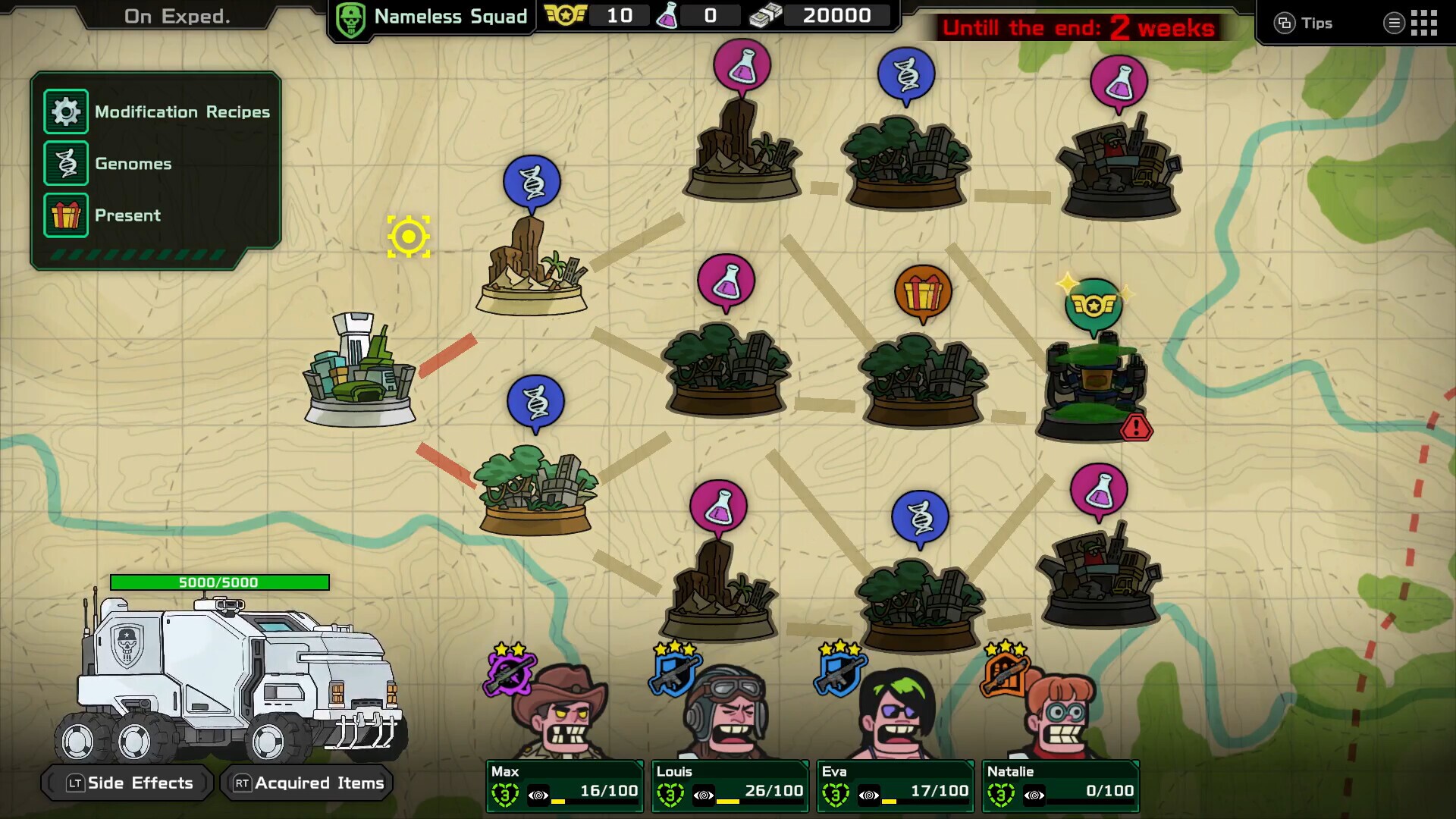1456x819 pixels.
Task: Click the yellow sun marker on the map
Action: pos(409,236)
